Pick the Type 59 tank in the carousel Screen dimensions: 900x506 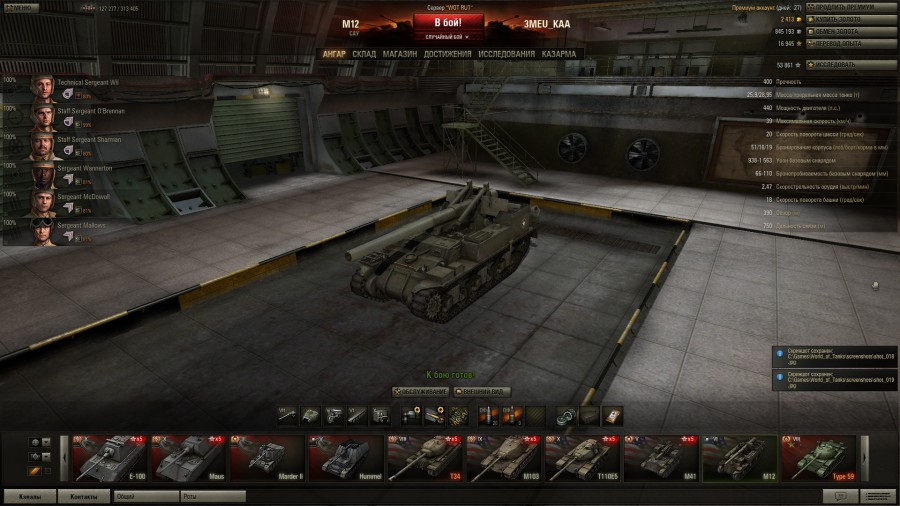coord(819,459)
